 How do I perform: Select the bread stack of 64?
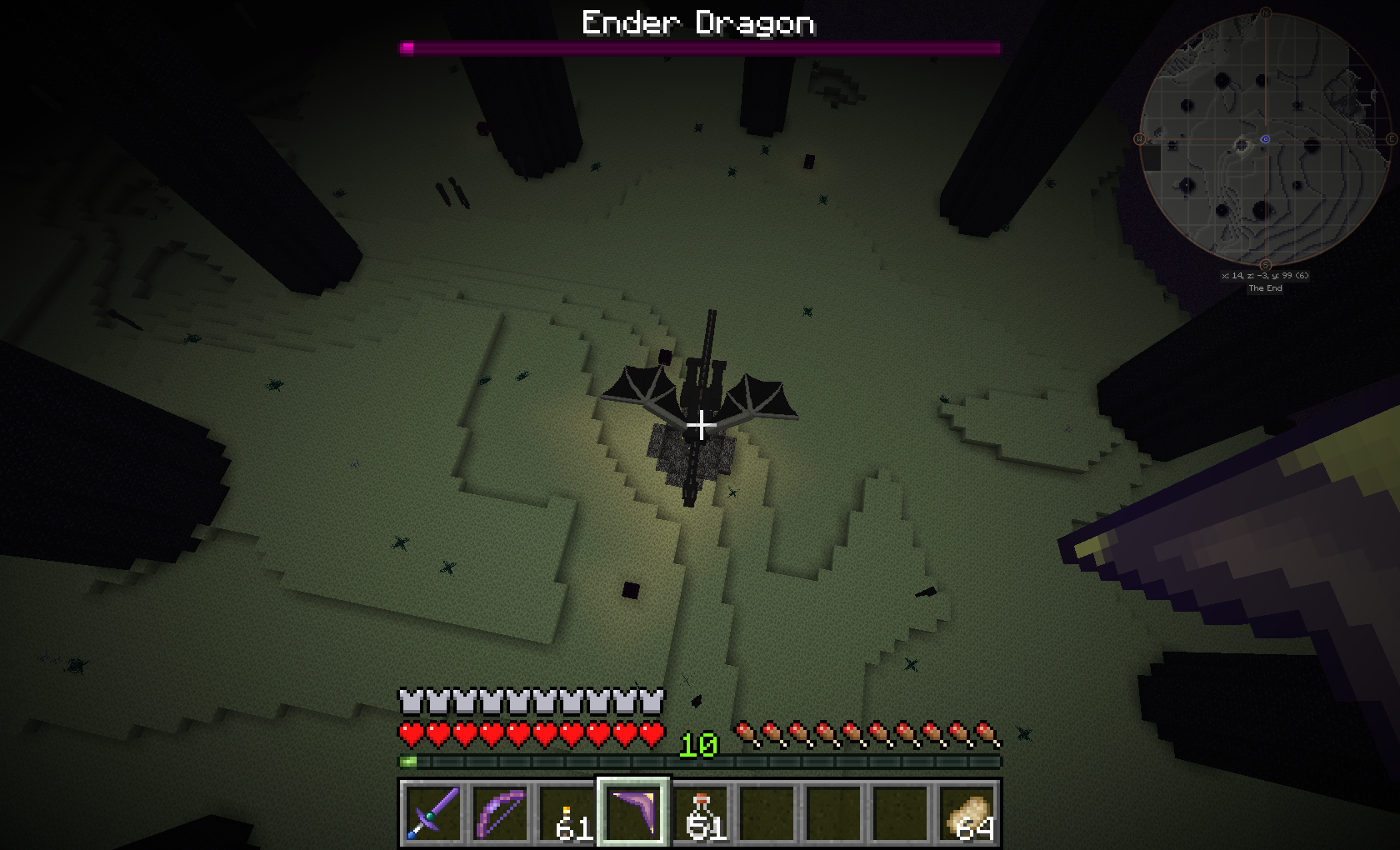968,812
